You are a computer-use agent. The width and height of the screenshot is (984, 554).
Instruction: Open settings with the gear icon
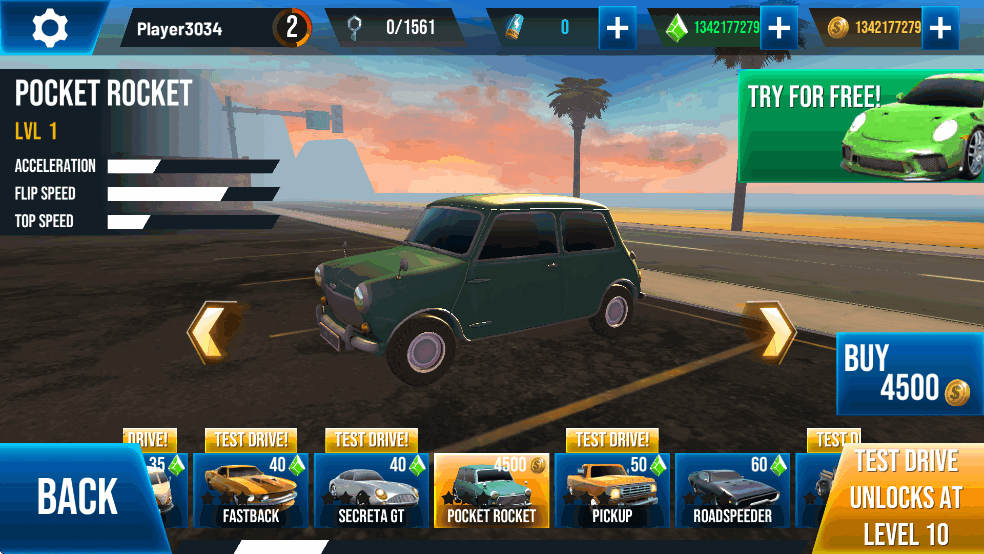pyautogui.click(x=49, y=28)
